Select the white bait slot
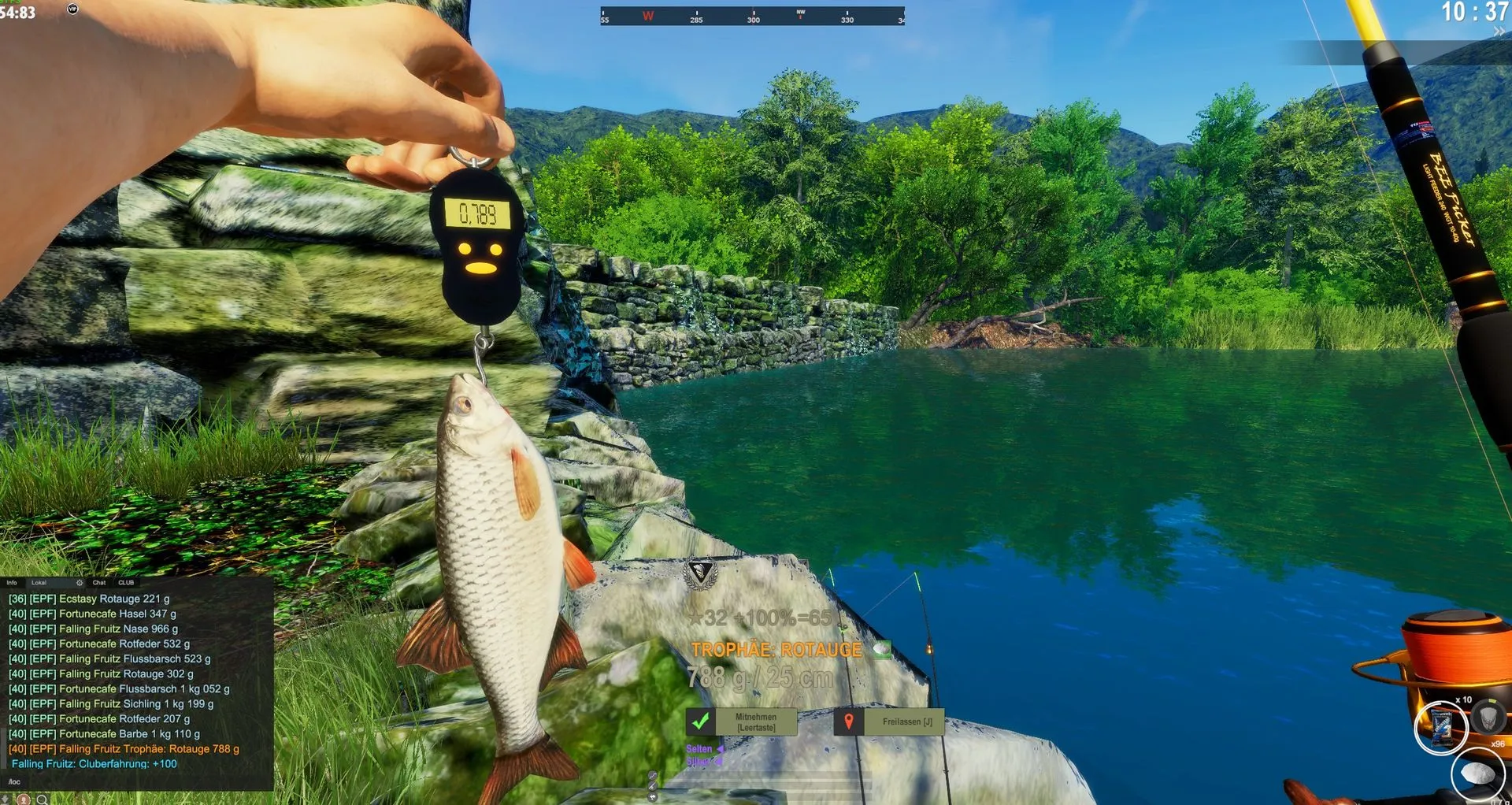 (x=1477, y=775)
